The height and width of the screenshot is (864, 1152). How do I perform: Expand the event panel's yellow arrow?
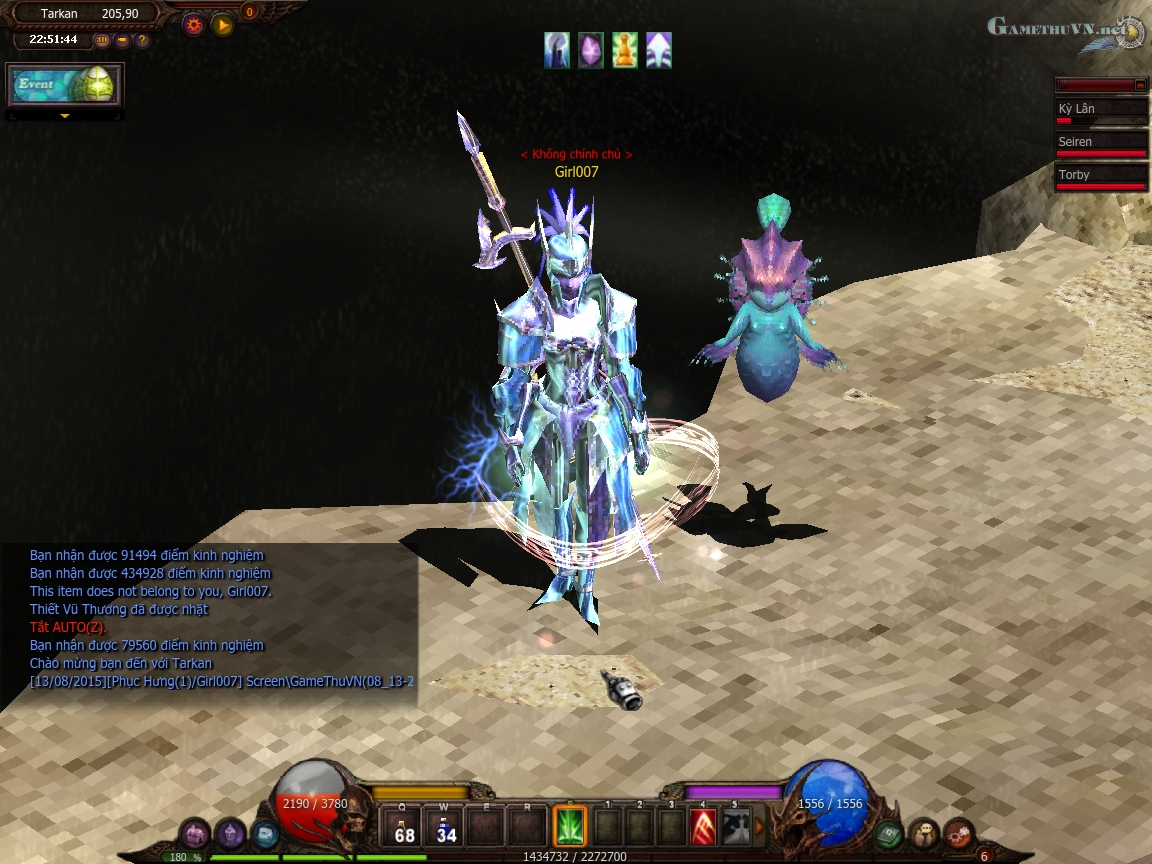65,116
